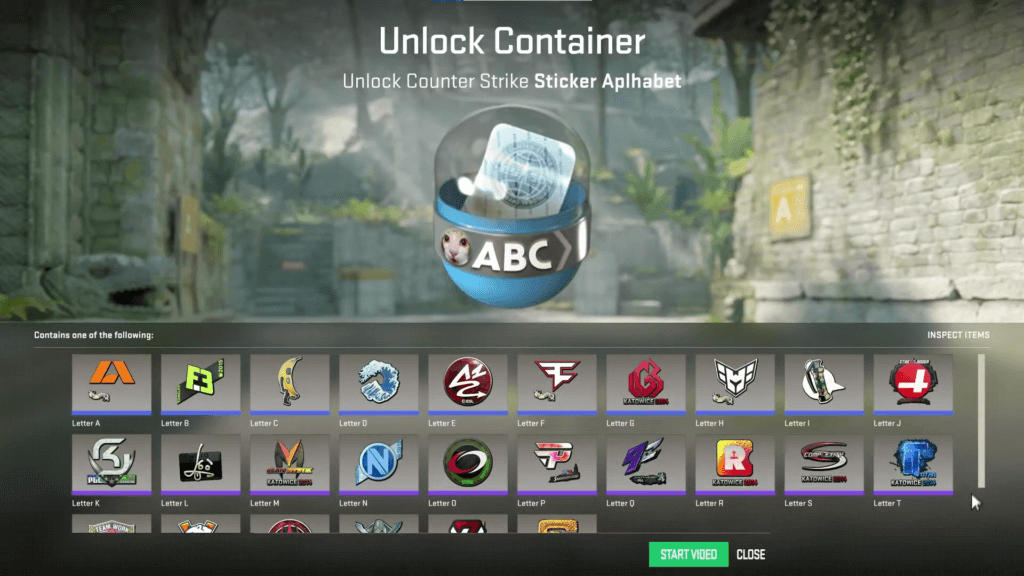The image size is (1024, 576).
Task: Pick the Letter P sticker
Action: [557, 464]
